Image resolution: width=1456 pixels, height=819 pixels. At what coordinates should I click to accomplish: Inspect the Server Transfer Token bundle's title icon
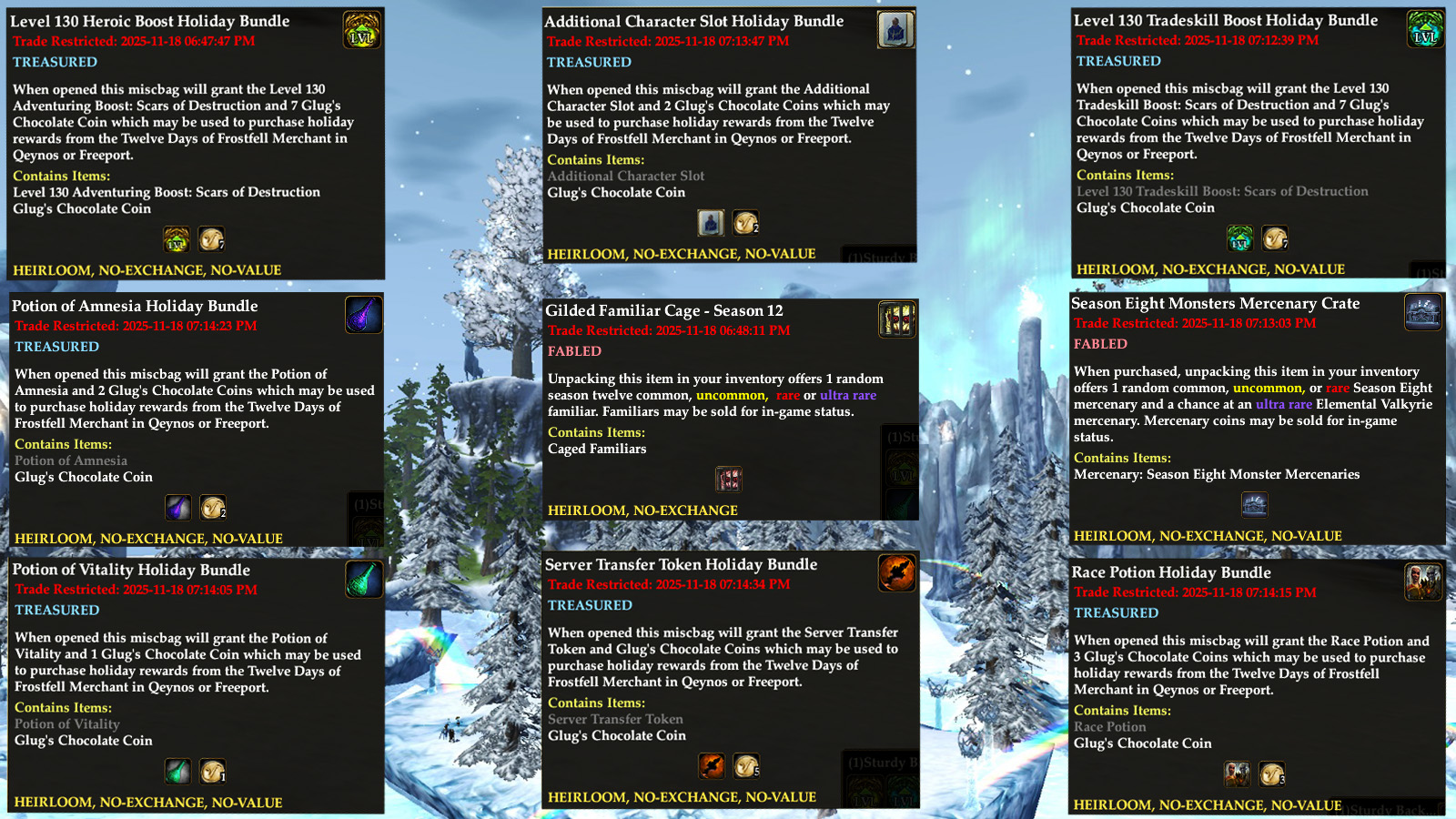click(896, 573)
